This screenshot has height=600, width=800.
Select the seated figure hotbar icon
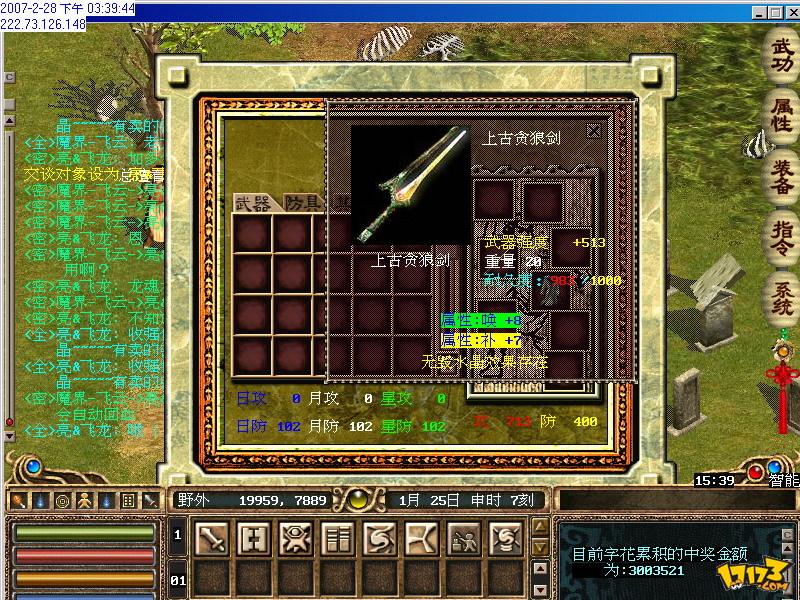click(x=464, y=539)
